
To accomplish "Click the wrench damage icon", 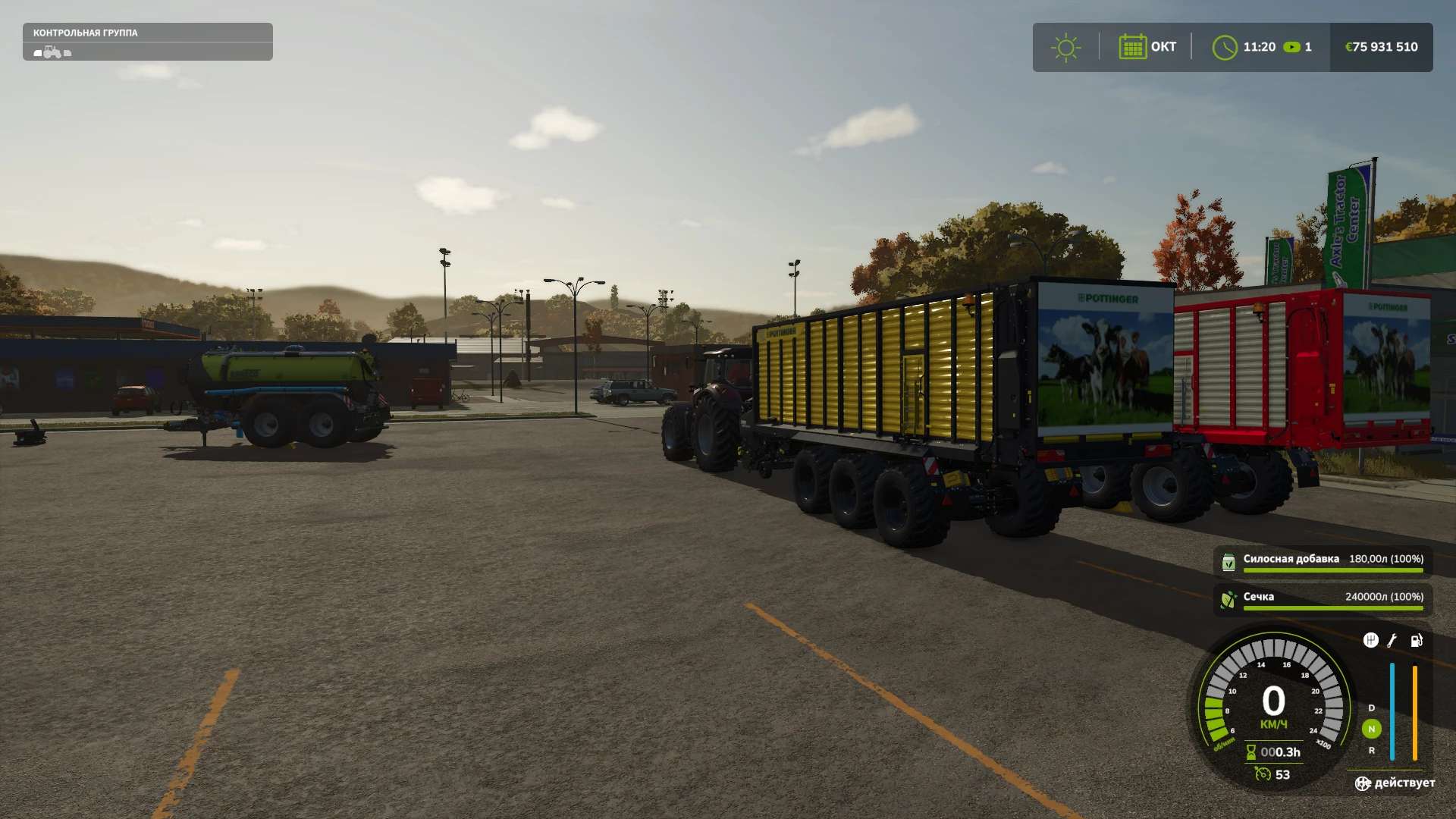I will pyautogui.click(x=1392, y=641).
